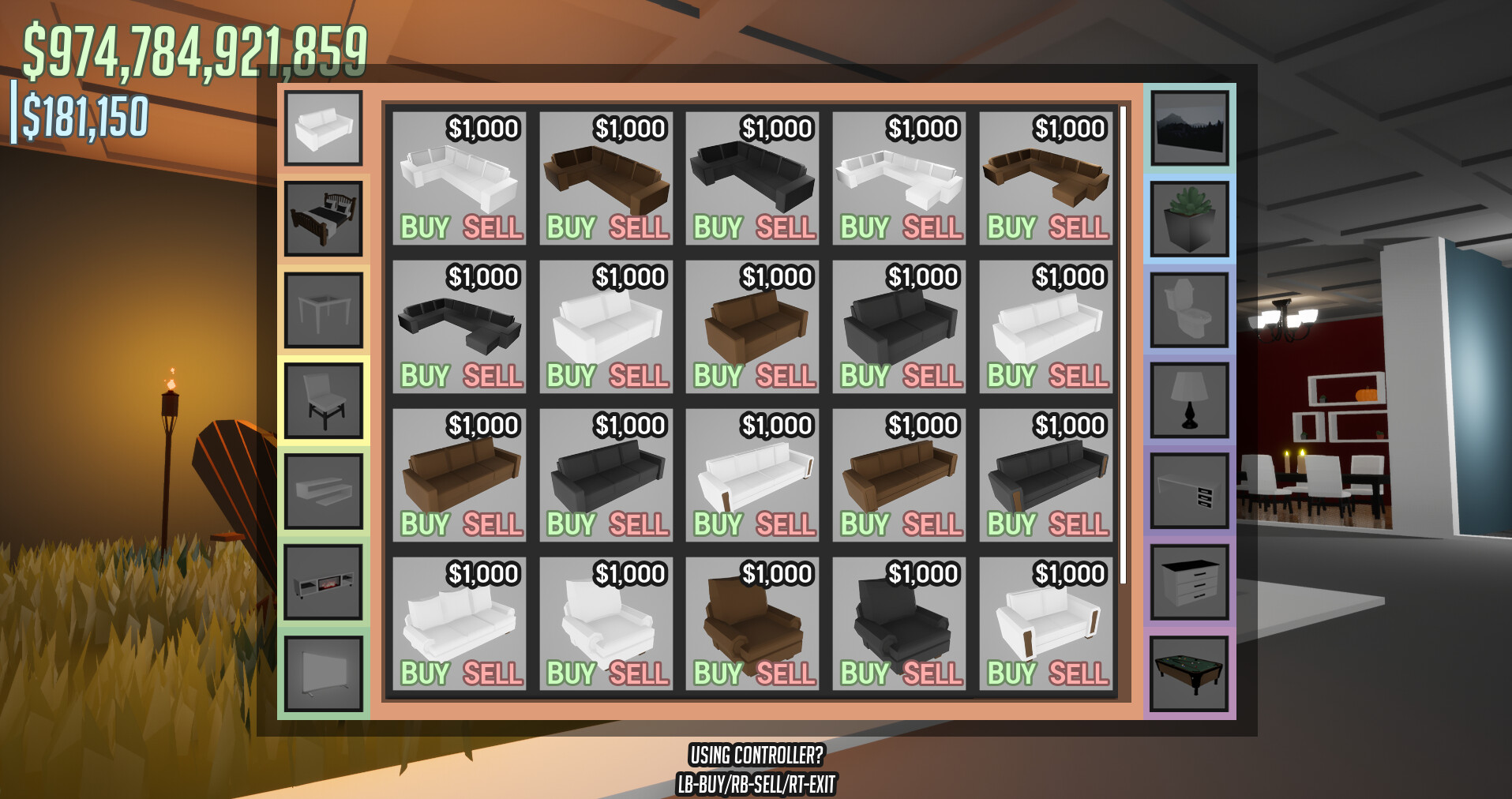Select the couch category icon

[323, 126]
